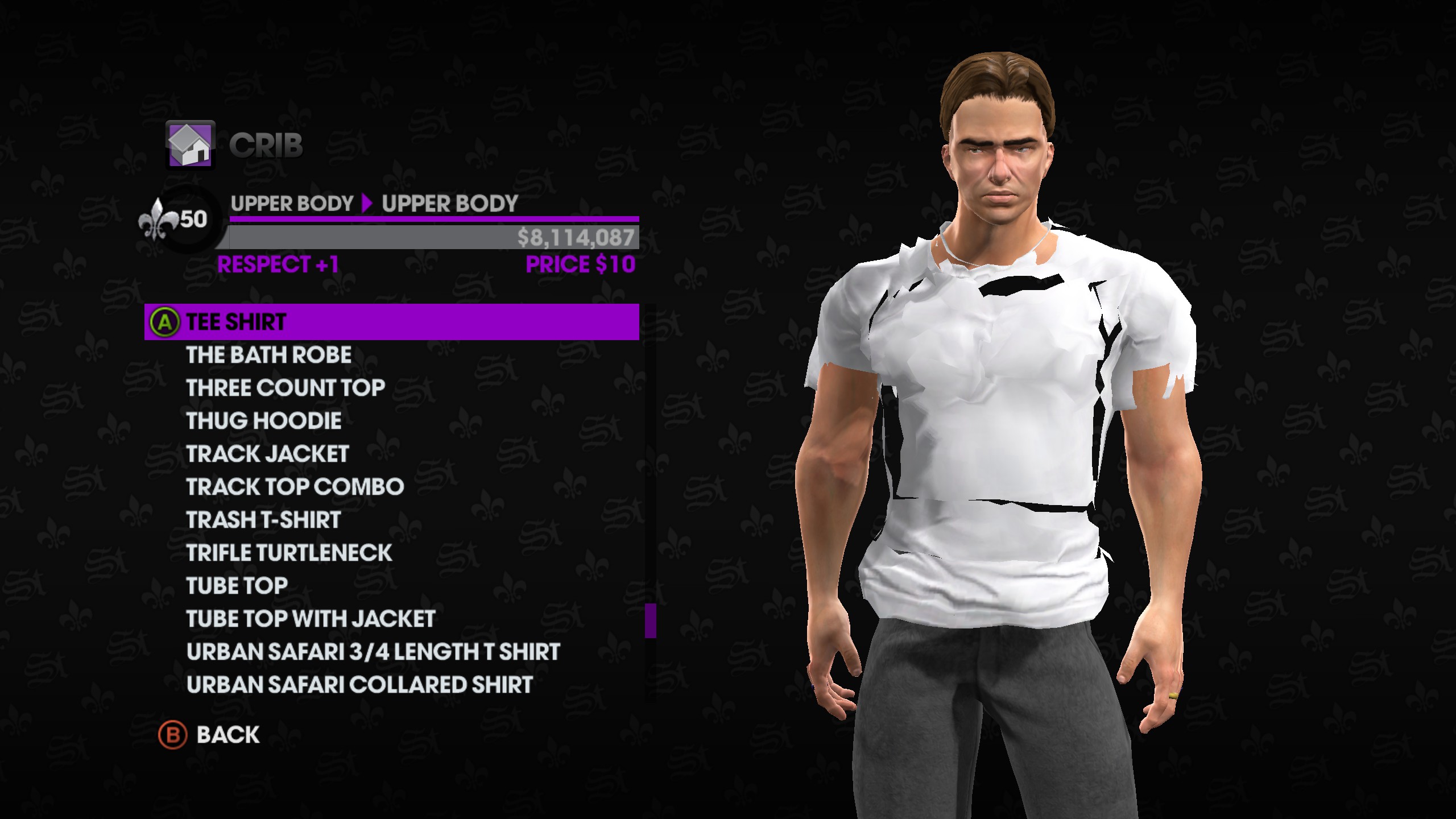
Task: Select the Thug Hoodie option
Action: pos(264,421)
